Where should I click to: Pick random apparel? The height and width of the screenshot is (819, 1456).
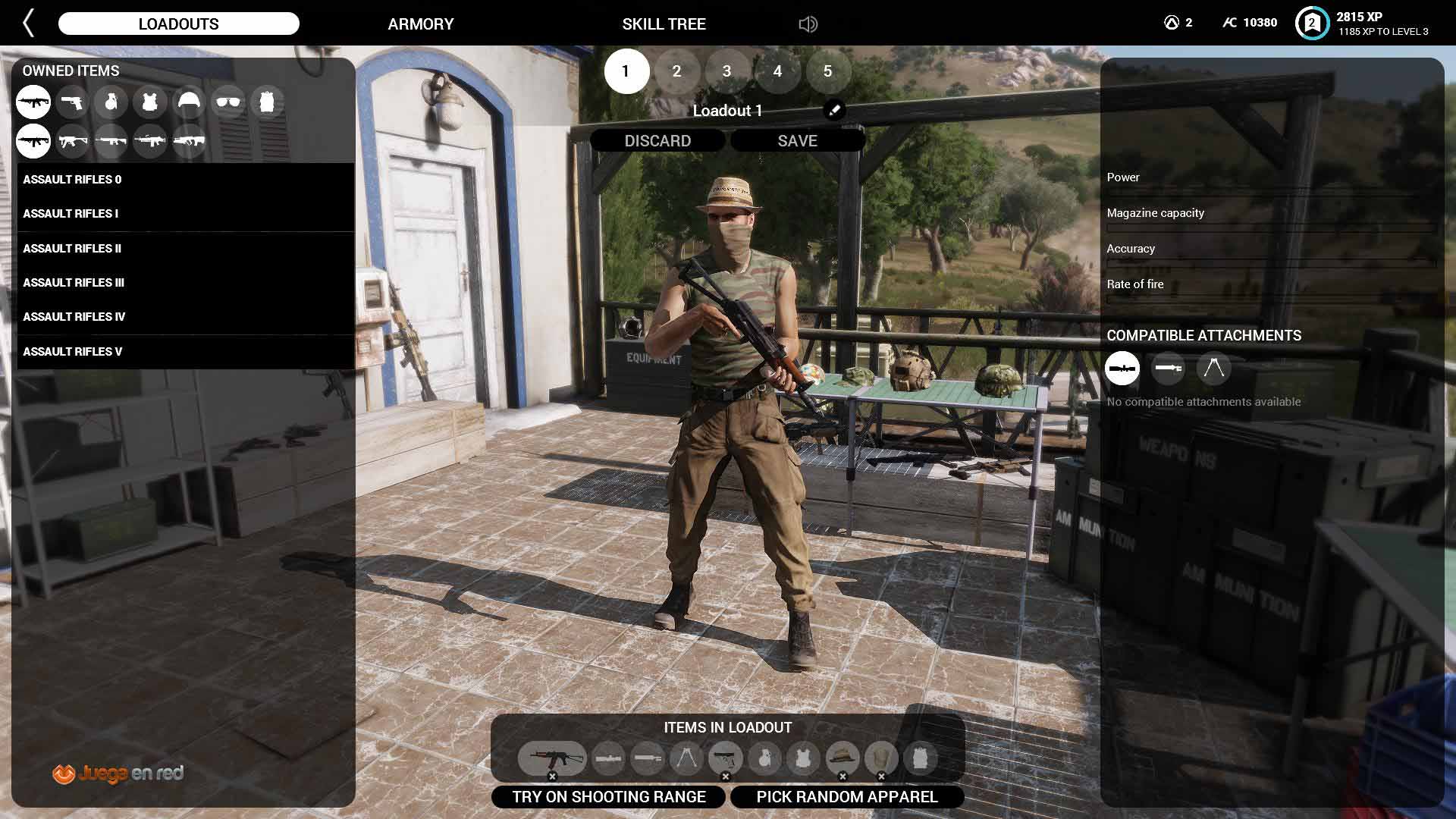(847, 797)
